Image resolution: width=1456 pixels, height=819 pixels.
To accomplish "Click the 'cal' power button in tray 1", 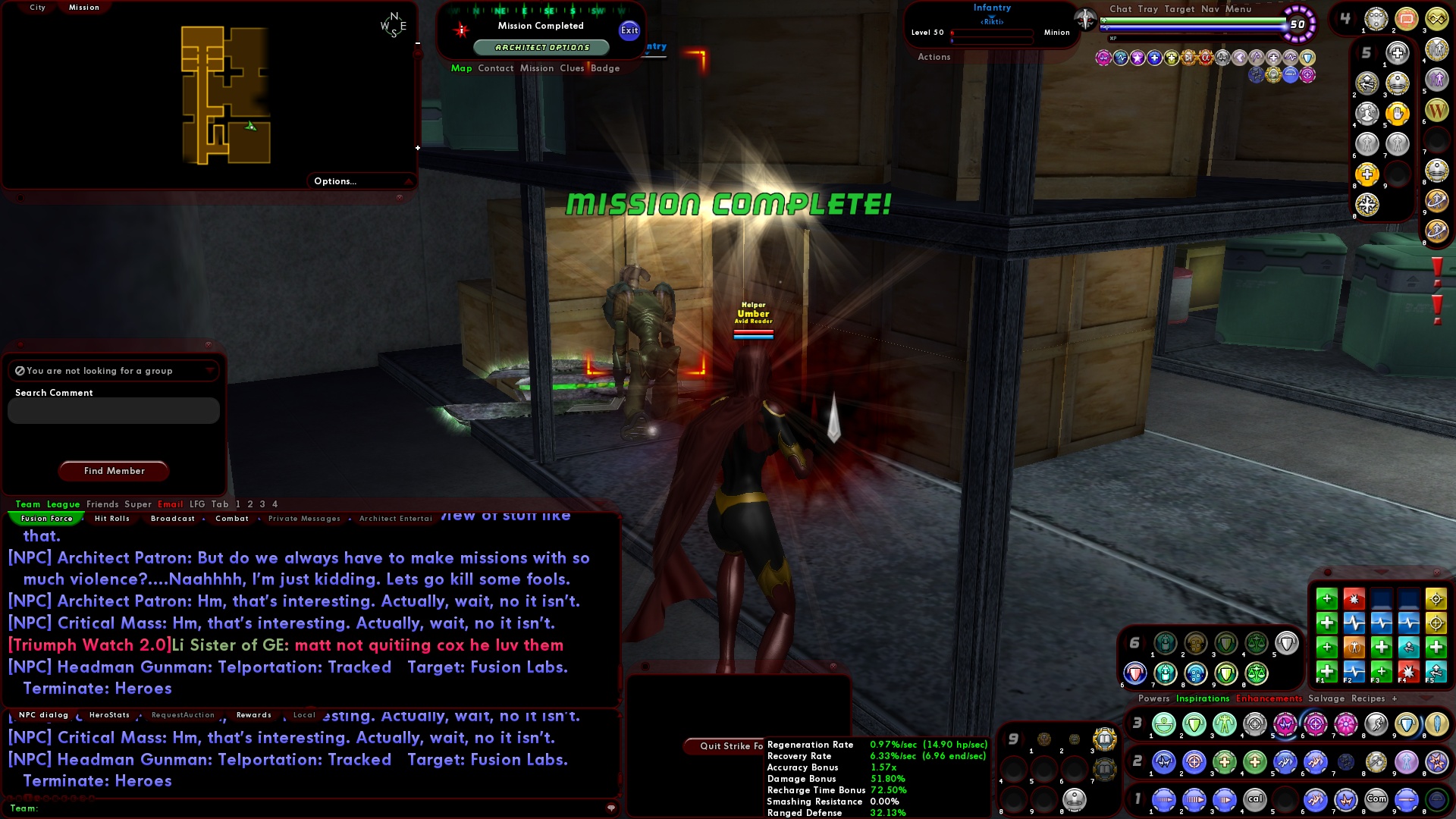I will [1256, 800].
